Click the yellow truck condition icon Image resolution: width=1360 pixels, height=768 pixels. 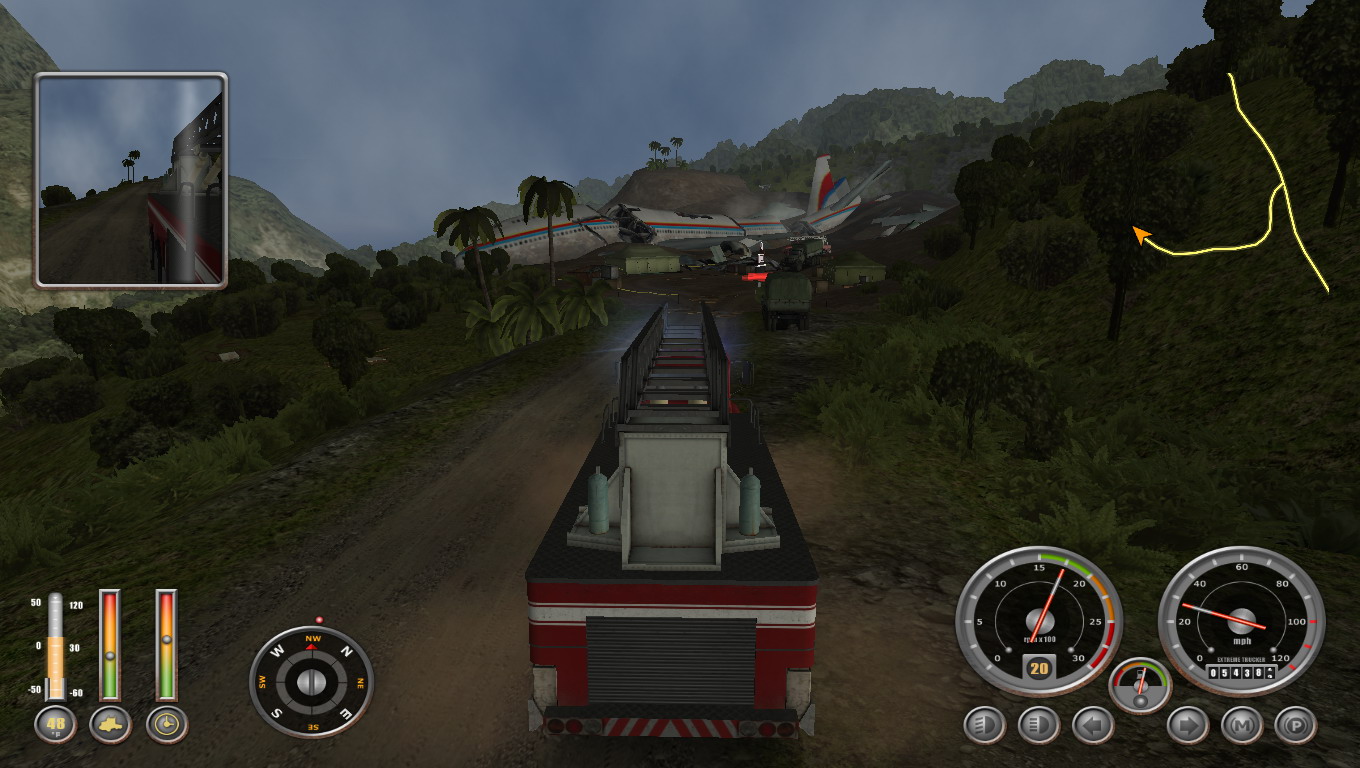click(x=110, y=724)
